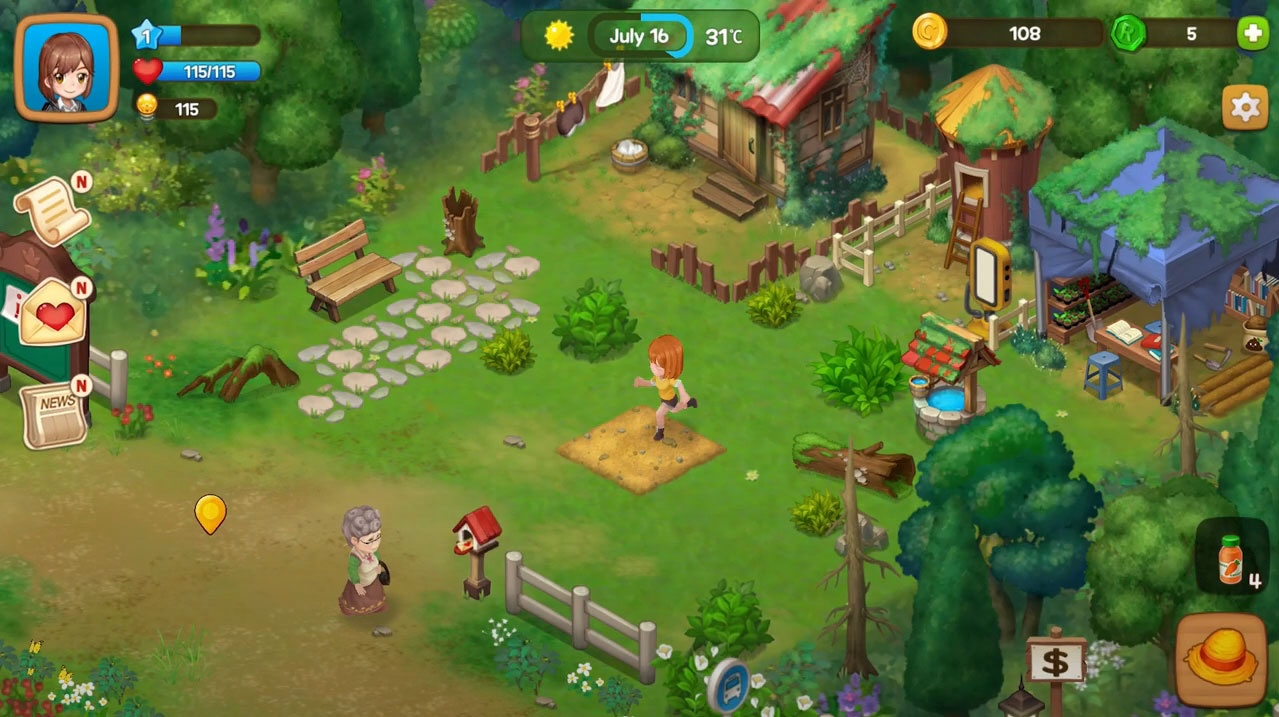Viewport: 1279px width, 717px height.
Task: Open the straw hat button
Action: (1220, 659)
